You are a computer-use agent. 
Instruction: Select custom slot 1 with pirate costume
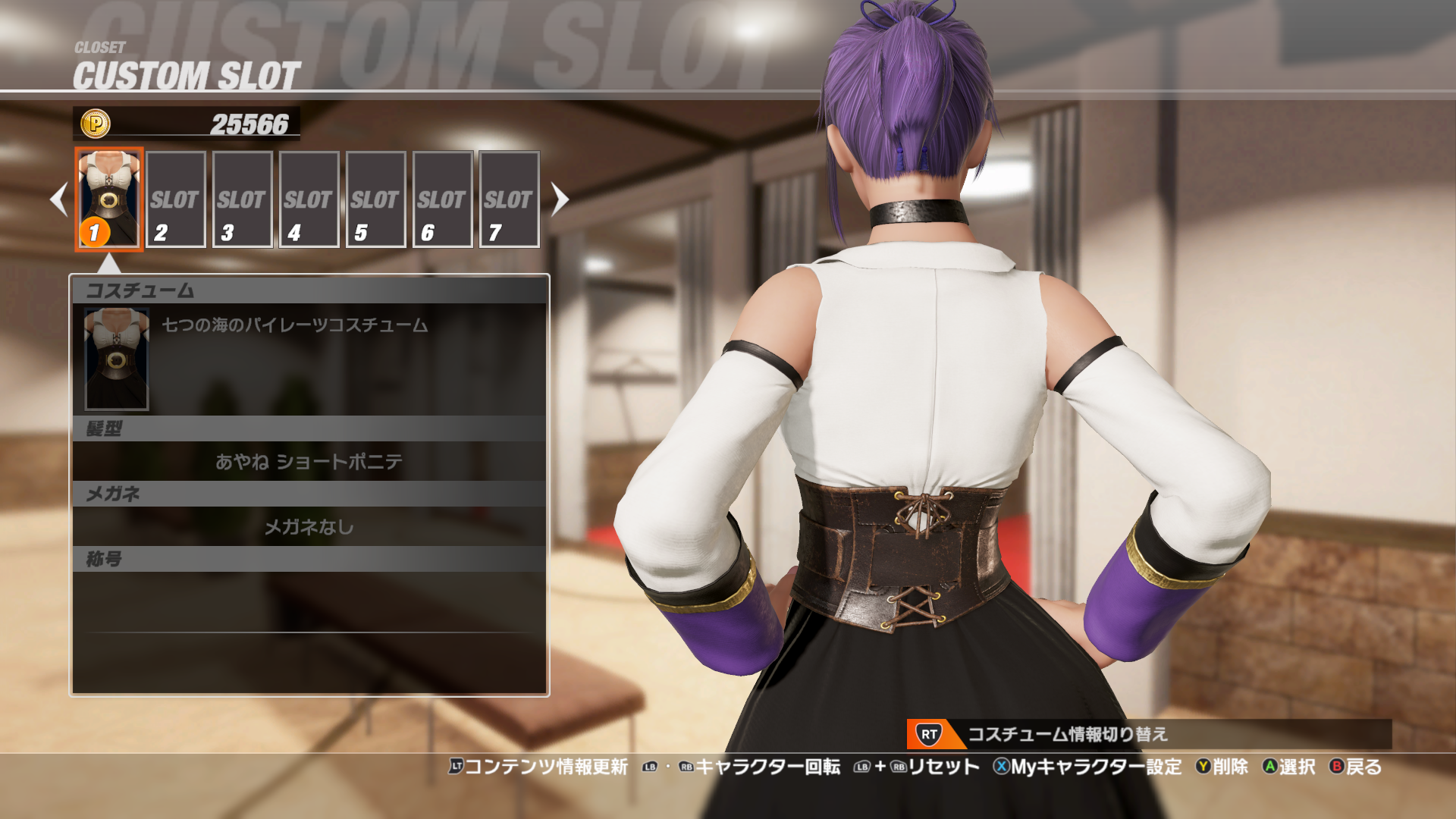[109, 199]
